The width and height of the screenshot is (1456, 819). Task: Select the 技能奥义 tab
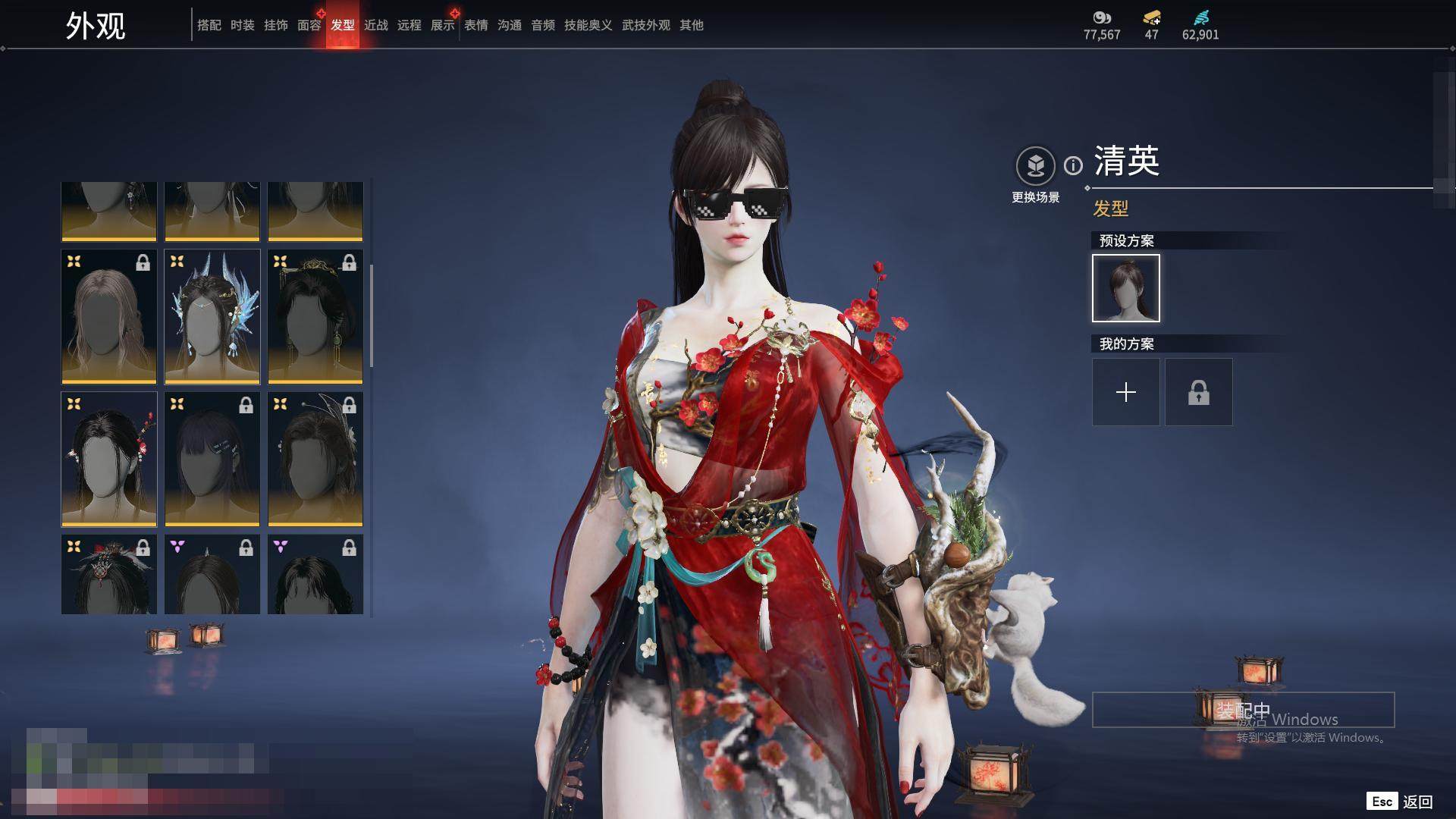(x=588, y=25)
